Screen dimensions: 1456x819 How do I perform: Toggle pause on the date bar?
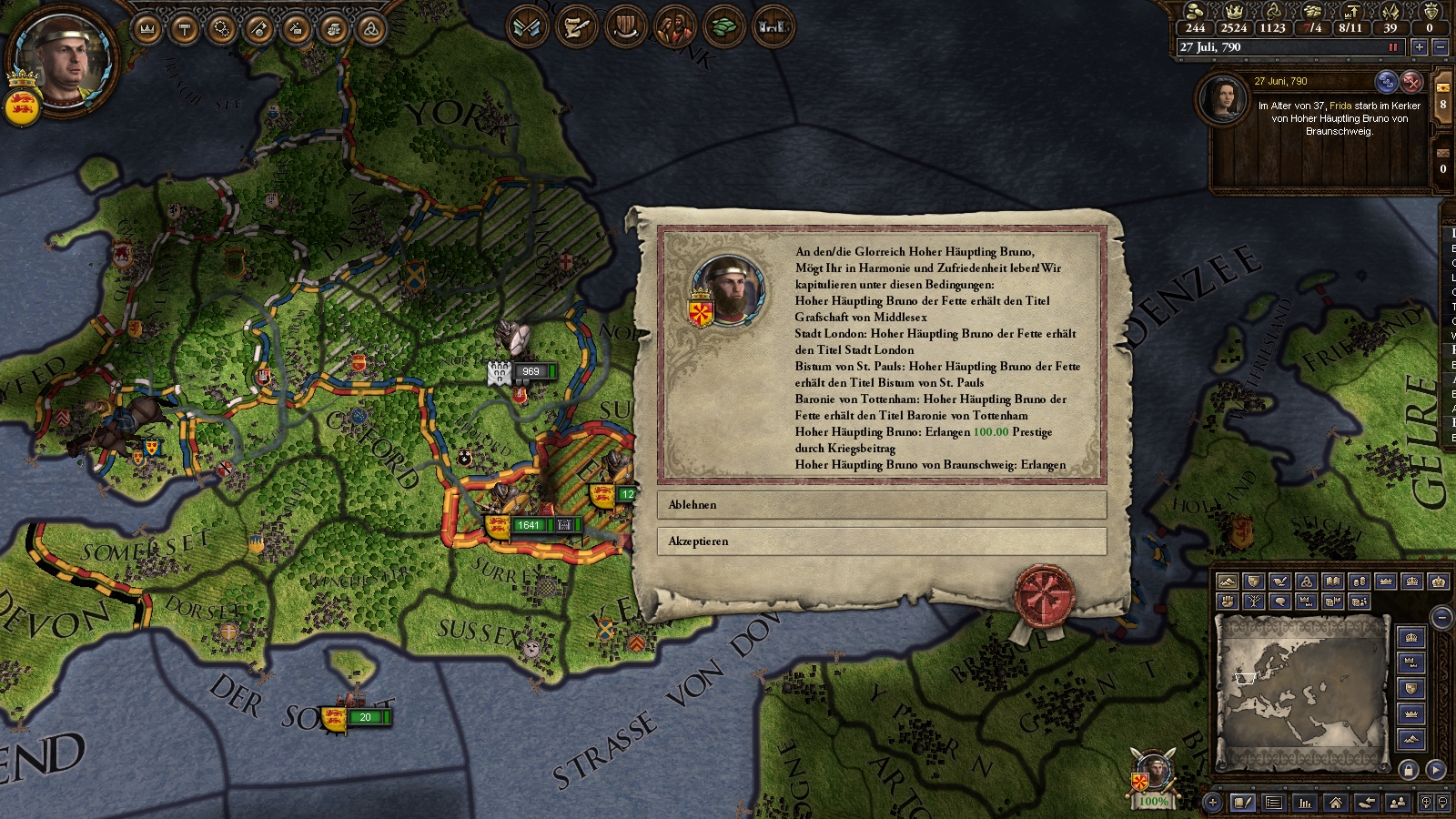point(1392,47)
